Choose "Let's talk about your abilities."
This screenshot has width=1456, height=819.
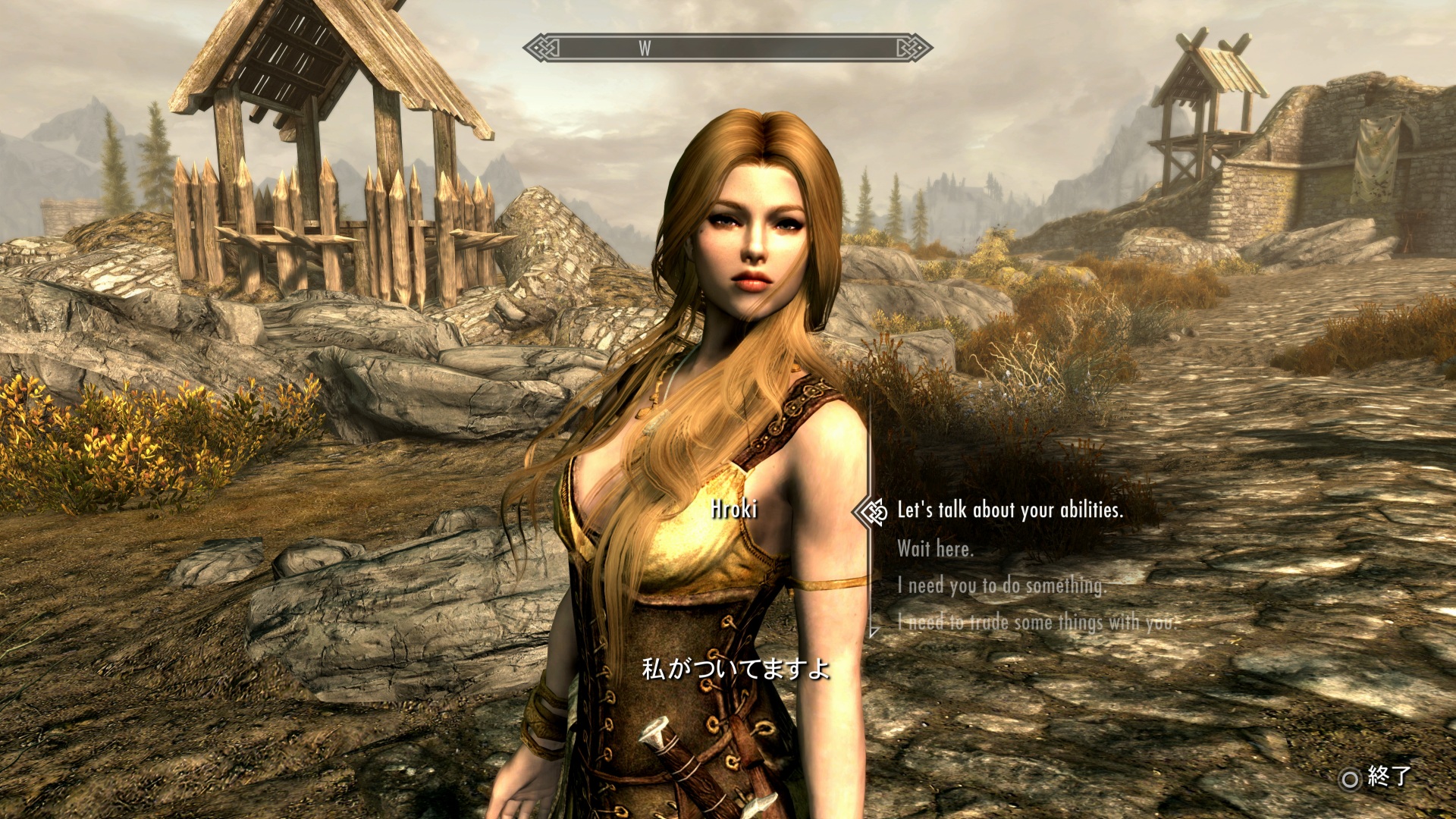pyautogui.click(x=1009, y=510)
